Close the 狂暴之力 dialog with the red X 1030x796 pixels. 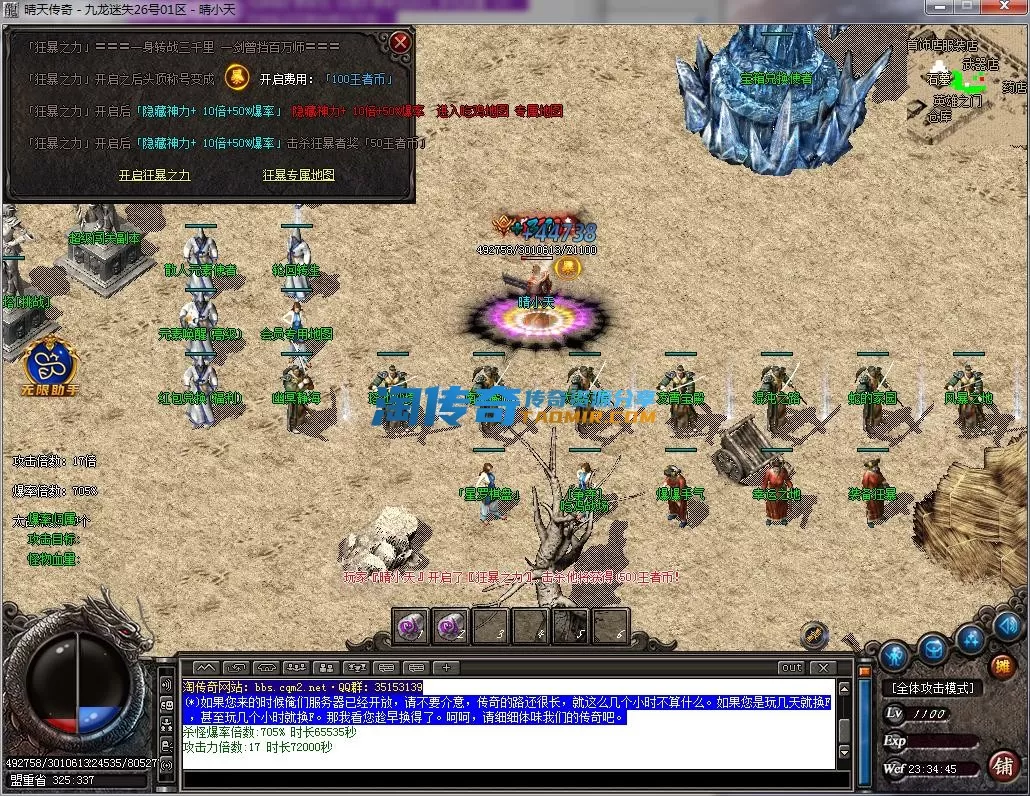coord(400,43)
